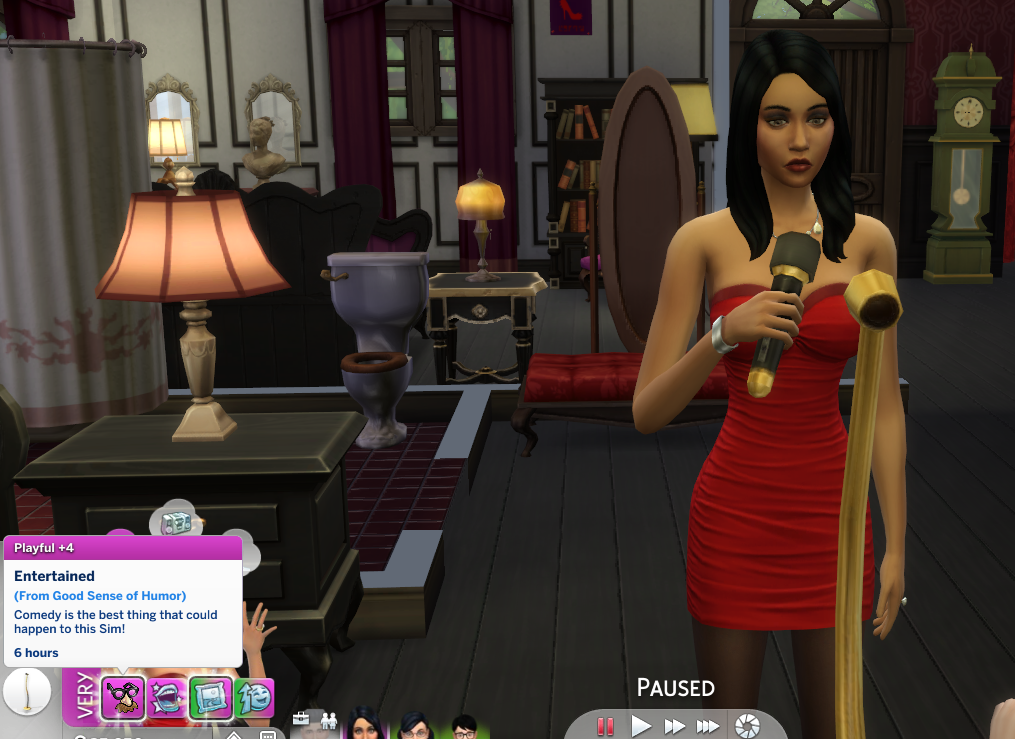The height and width of the screenshot is (739, 1015).
Task: Select the laughing mouth moodlet
Action: [x=165, y=697]
